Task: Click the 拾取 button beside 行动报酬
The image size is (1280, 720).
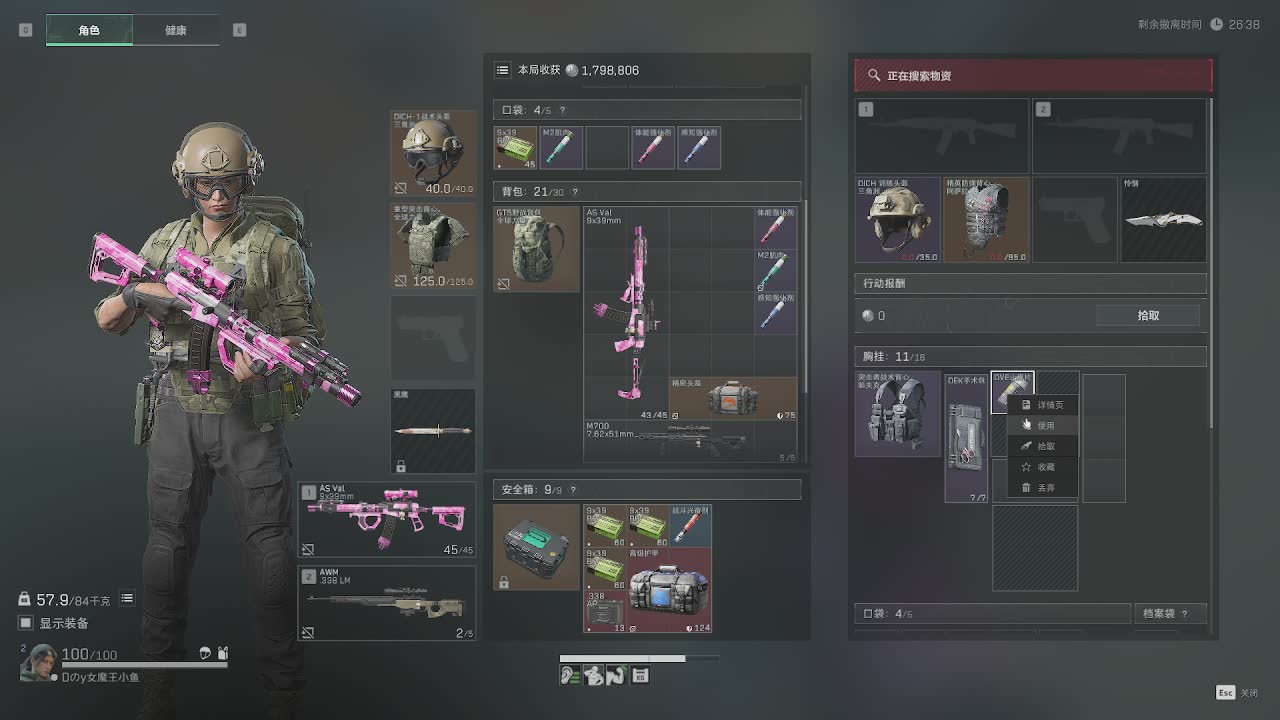Action: [x=1148, y=315]
